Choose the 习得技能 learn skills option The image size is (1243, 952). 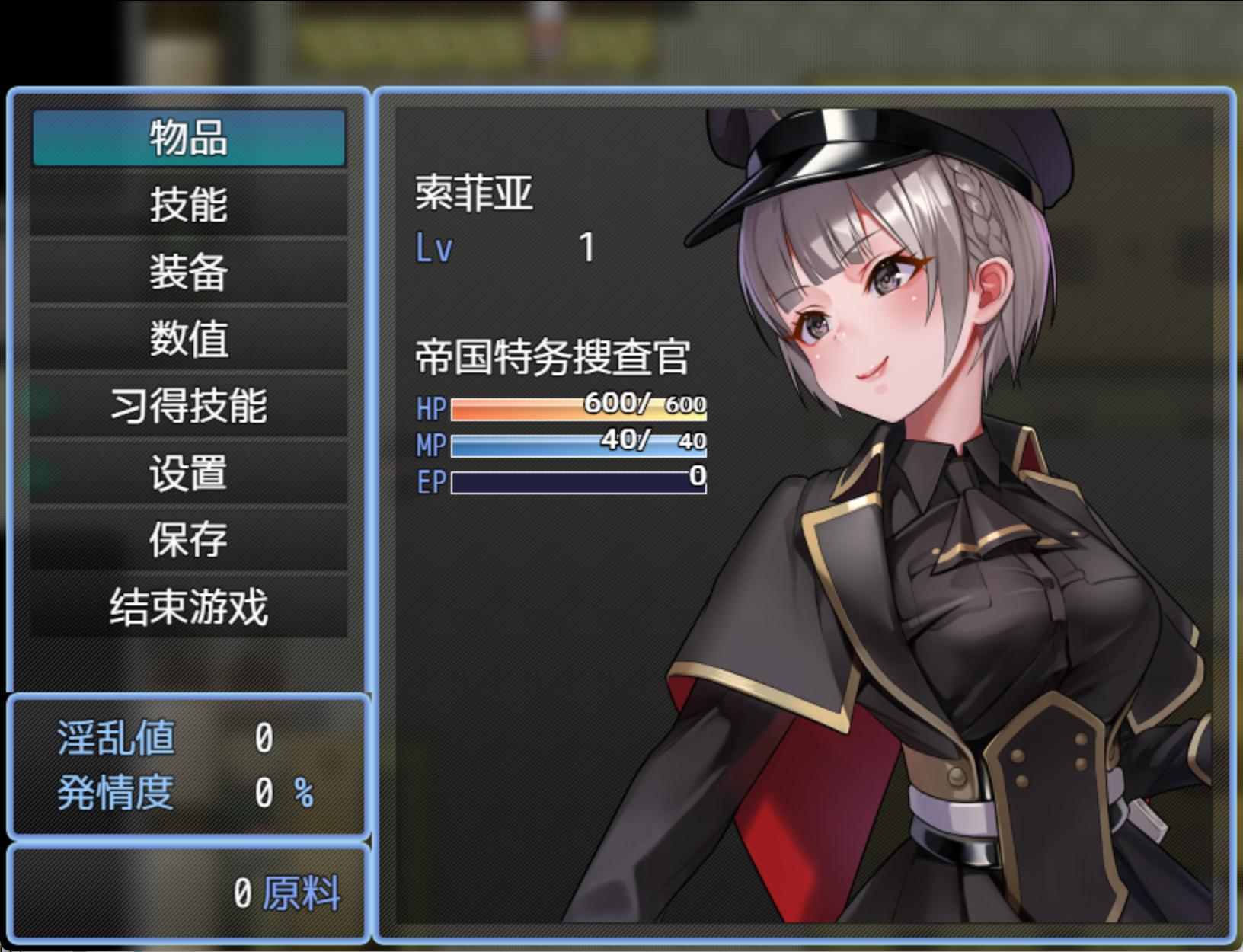click(188, 406)
